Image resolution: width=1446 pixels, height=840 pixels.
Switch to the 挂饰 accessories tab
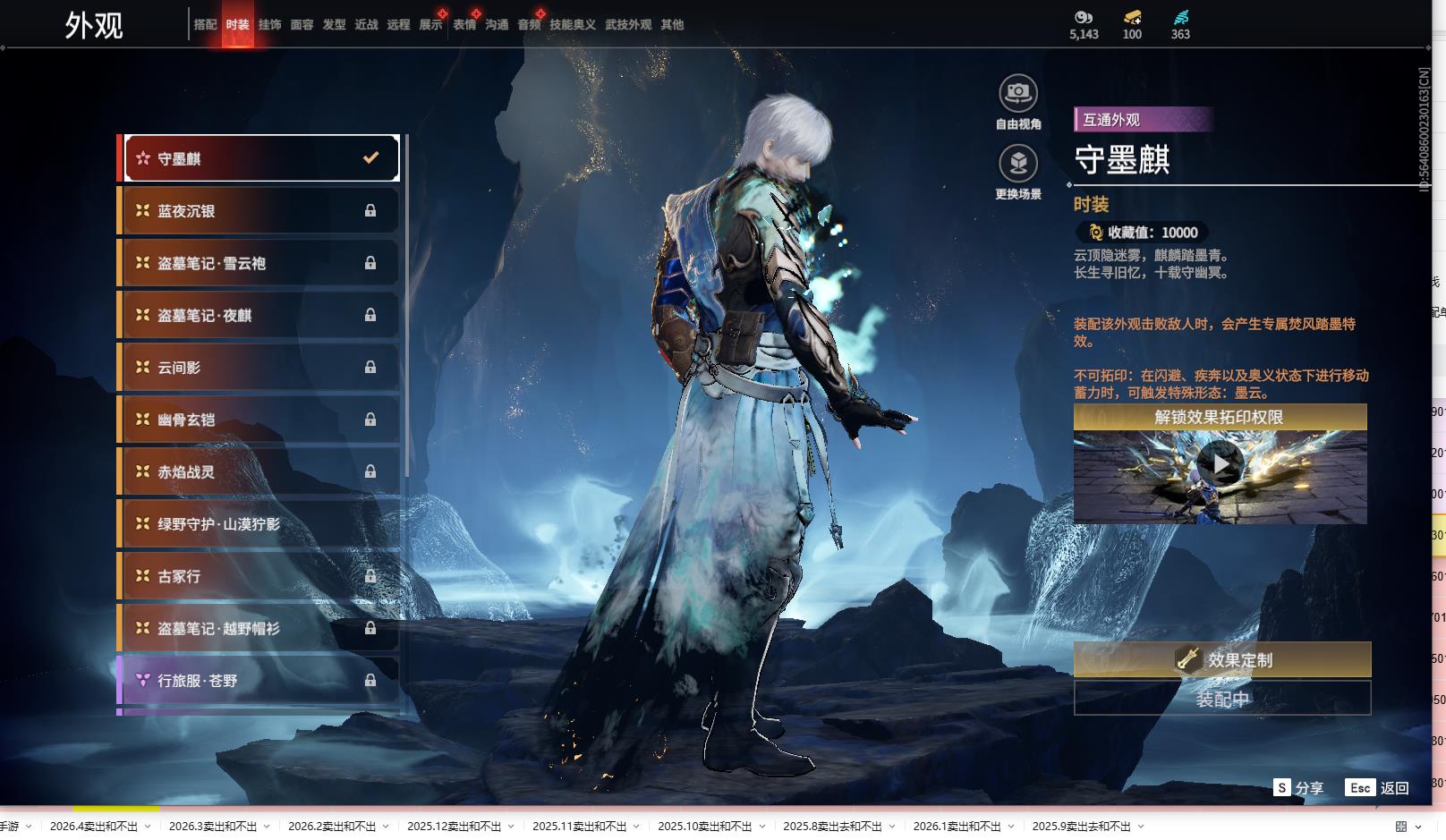pos(269,25)
